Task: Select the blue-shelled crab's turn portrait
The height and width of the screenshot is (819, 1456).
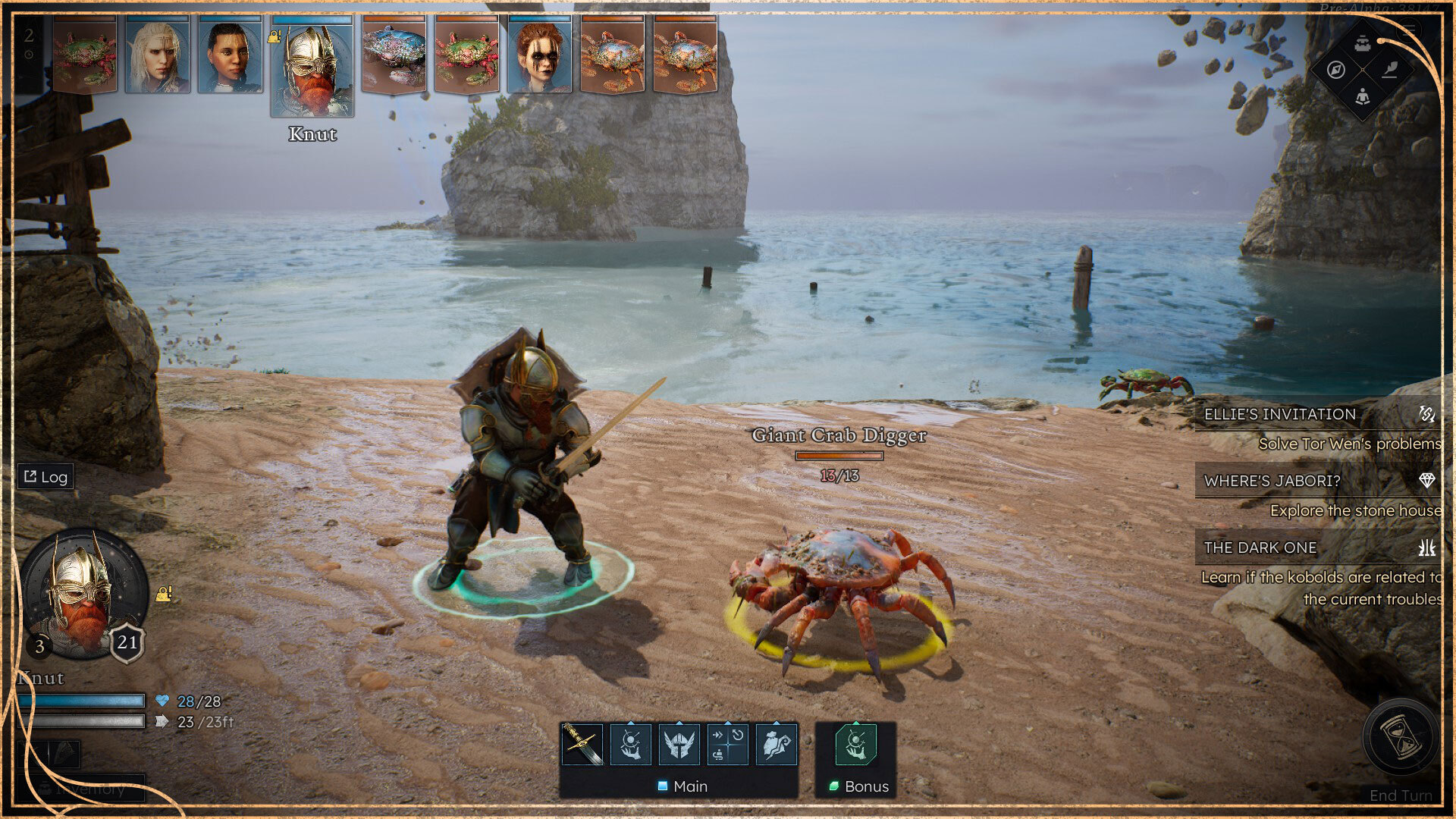Action: point(394,55)
